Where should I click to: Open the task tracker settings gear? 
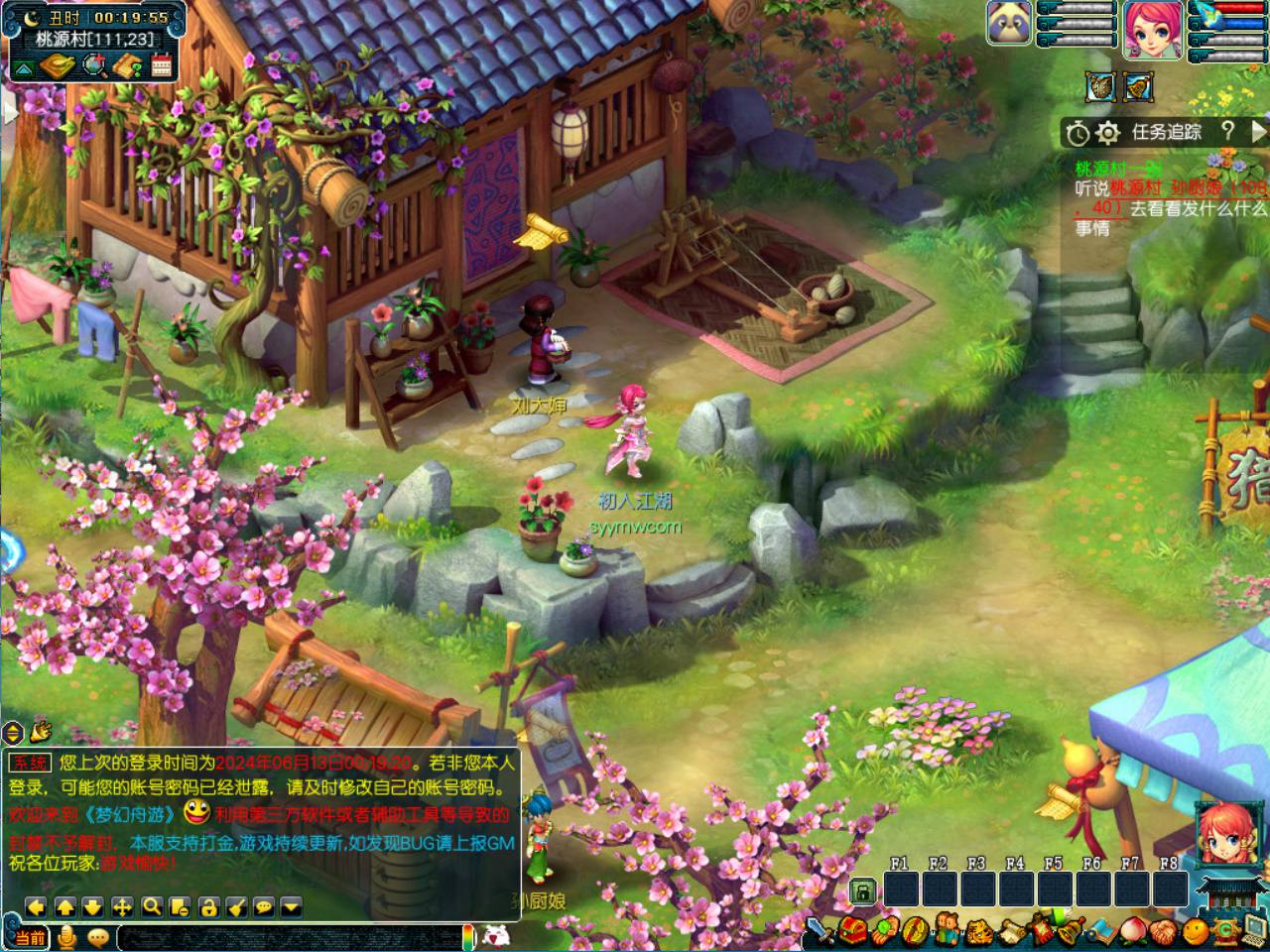tap(1108, 132)
